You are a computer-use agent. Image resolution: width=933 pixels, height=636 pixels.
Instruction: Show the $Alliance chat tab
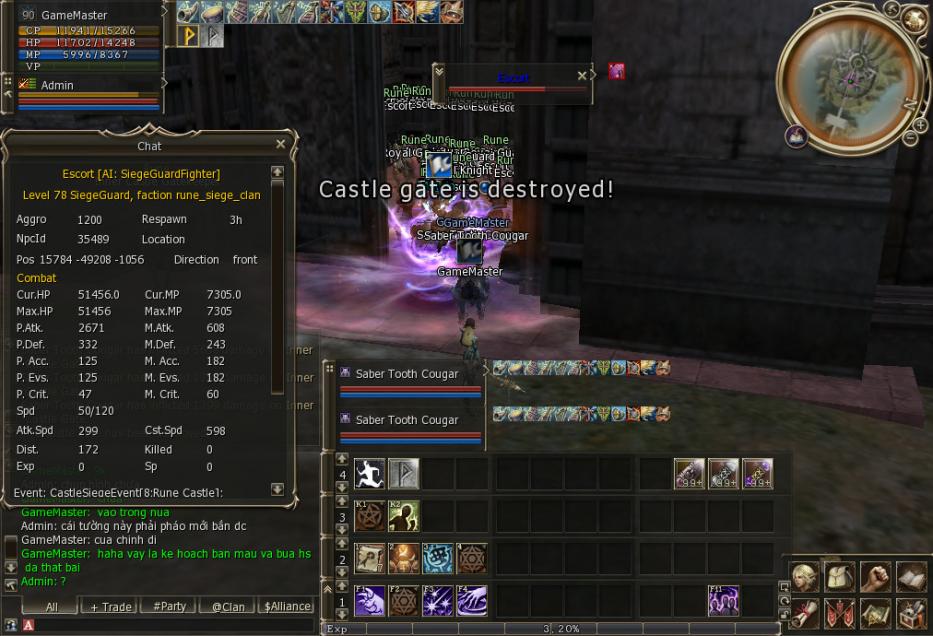[x=287, y=606]
